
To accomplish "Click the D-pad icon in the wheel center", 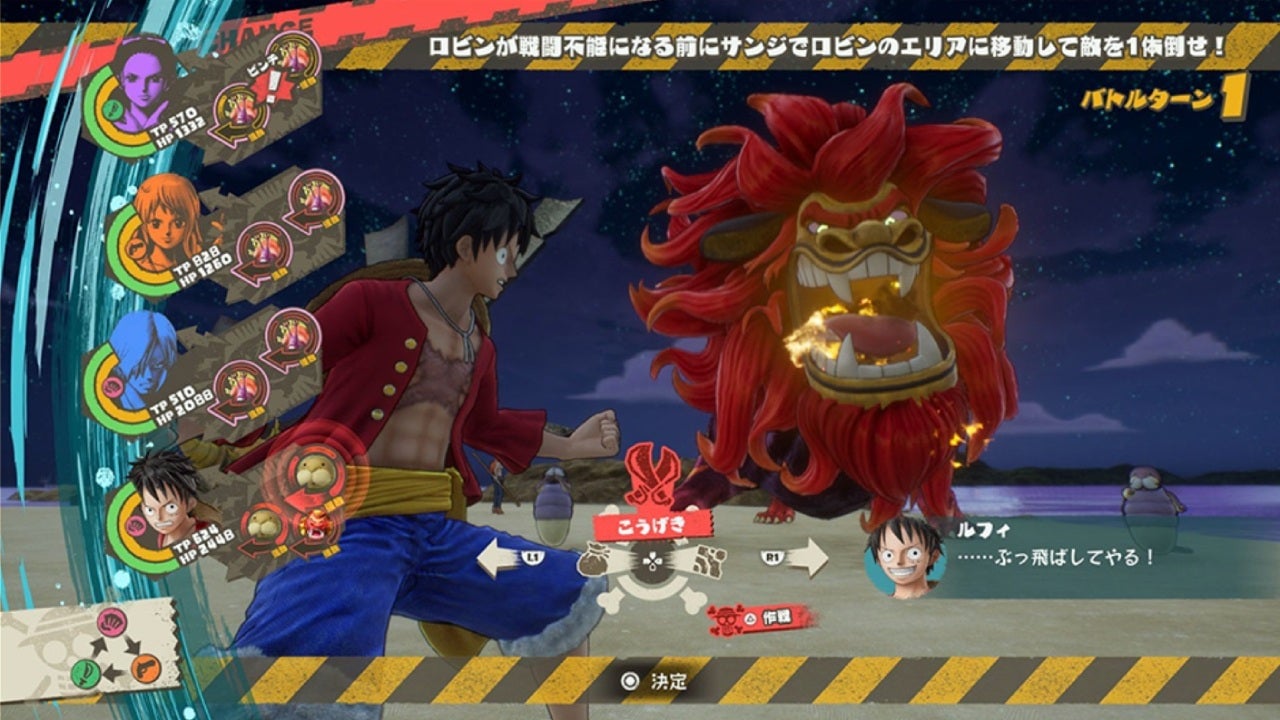I will click(x=650, y=561).
